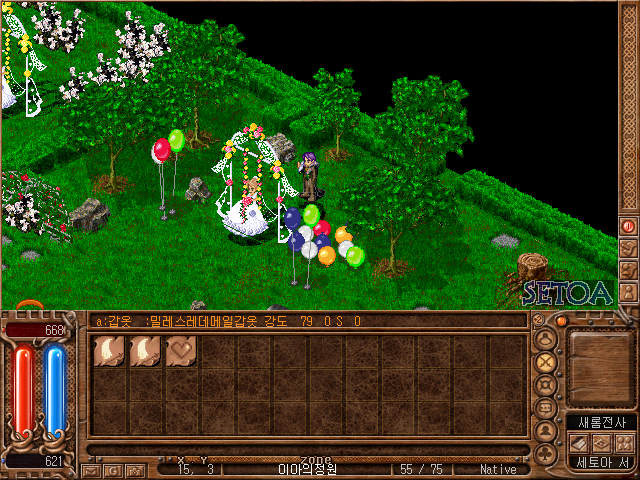The image size is (640, 480).
Task: Click the G button in the bottom bar
Action: (x=112, y=469)
